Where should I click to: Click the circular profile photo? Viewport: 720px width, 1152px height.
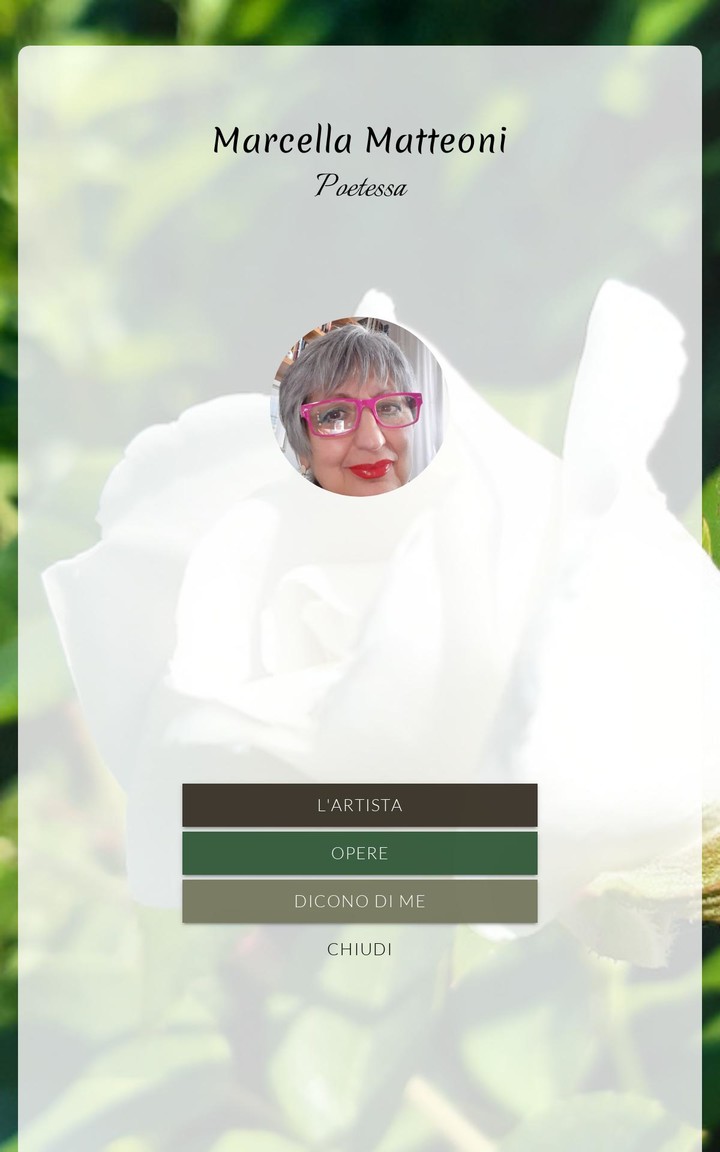[x=359, y=407]
